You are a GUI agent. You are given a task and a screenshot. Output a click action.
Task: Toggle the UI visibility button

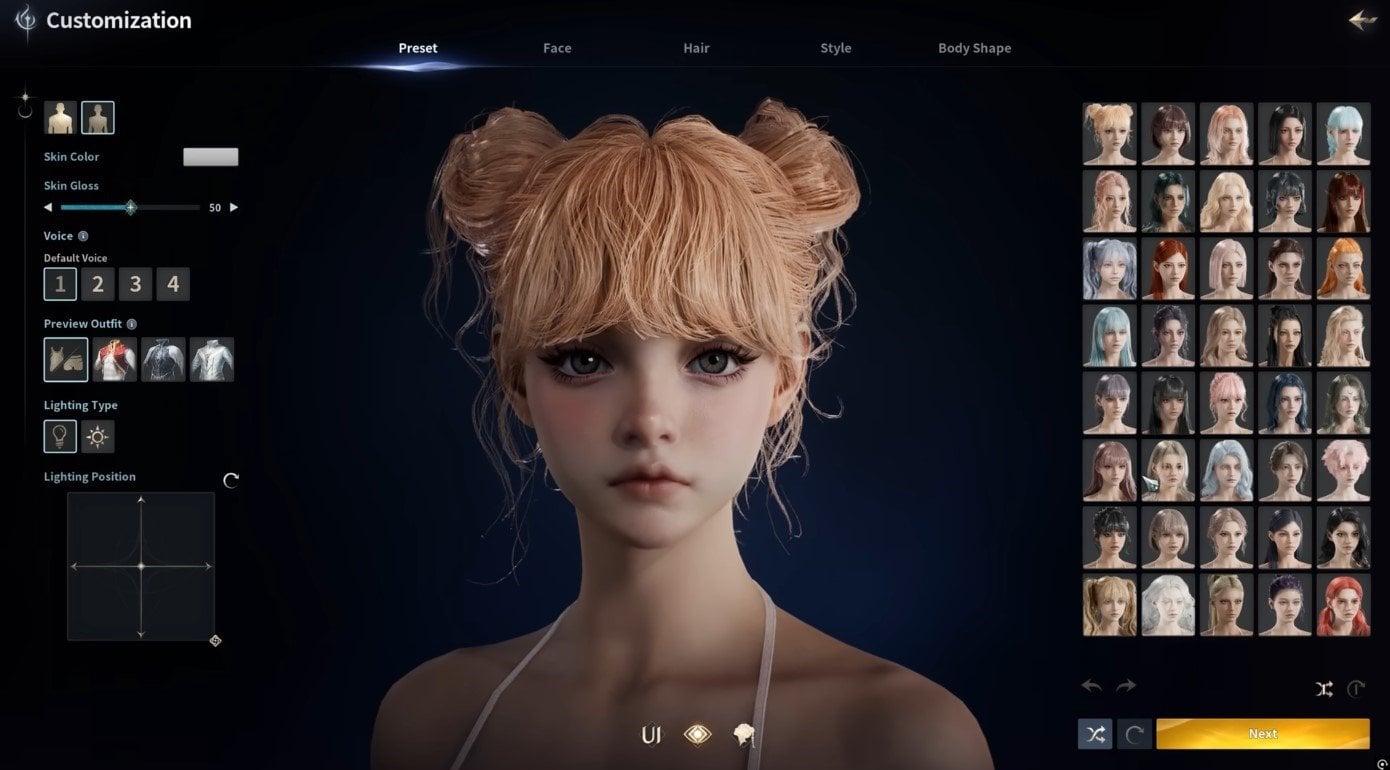(651, 736)
